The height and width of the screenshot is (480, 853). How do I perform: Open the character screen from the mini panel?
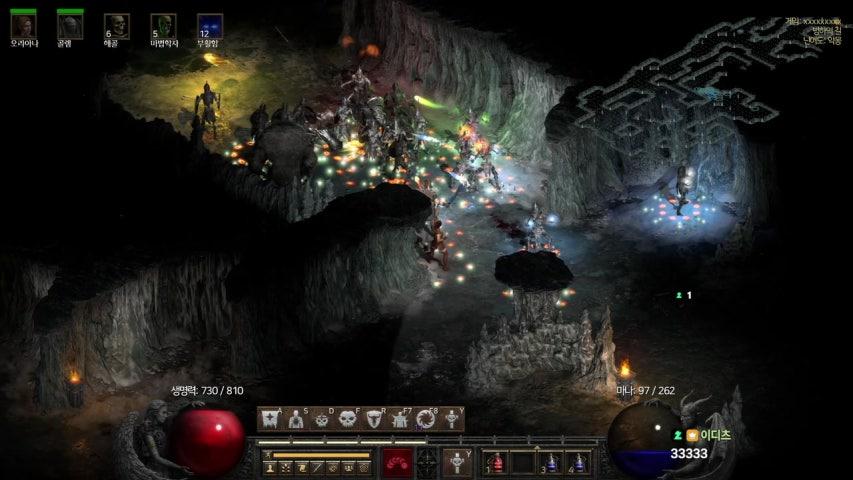click(x=270, y=467)
